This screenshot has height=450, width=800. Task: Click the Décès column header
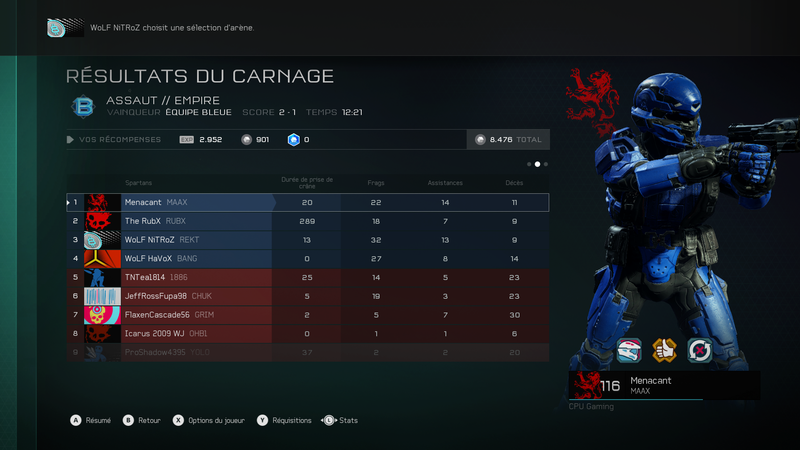(x=514, y=183)
